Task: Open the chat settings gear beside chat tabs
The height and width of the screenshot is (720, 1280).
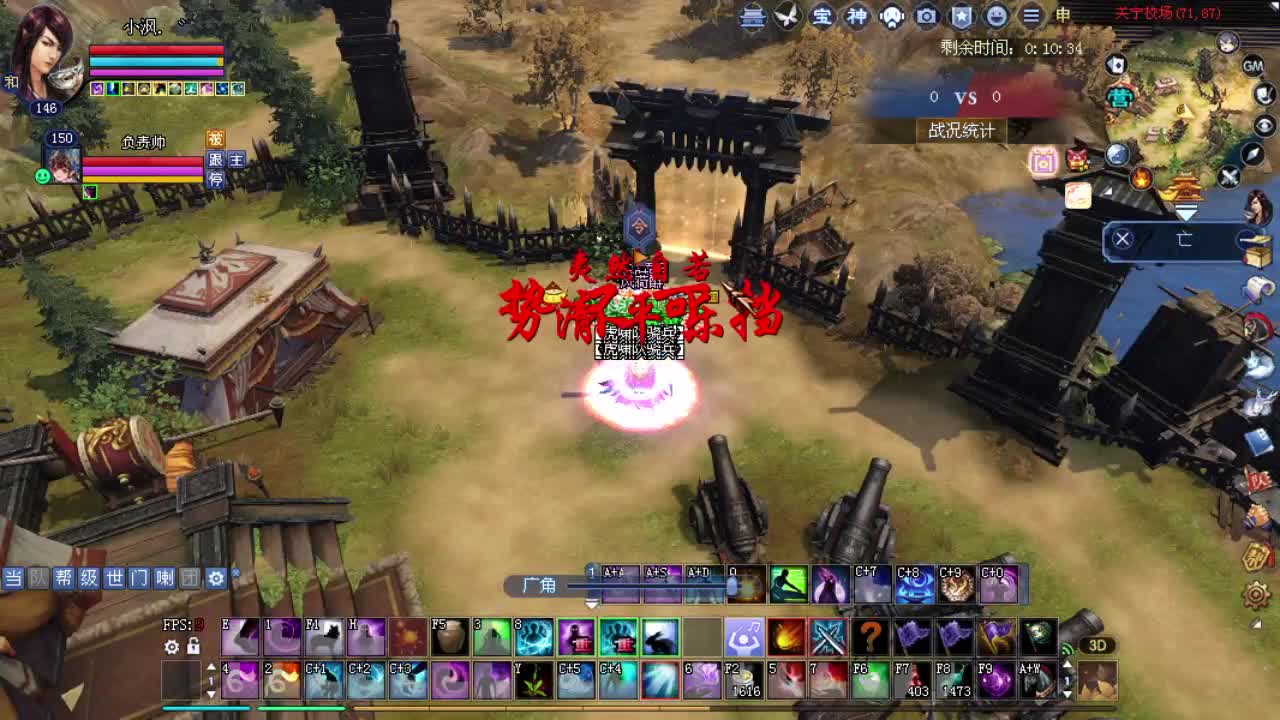Action: (x=216, y=578)
